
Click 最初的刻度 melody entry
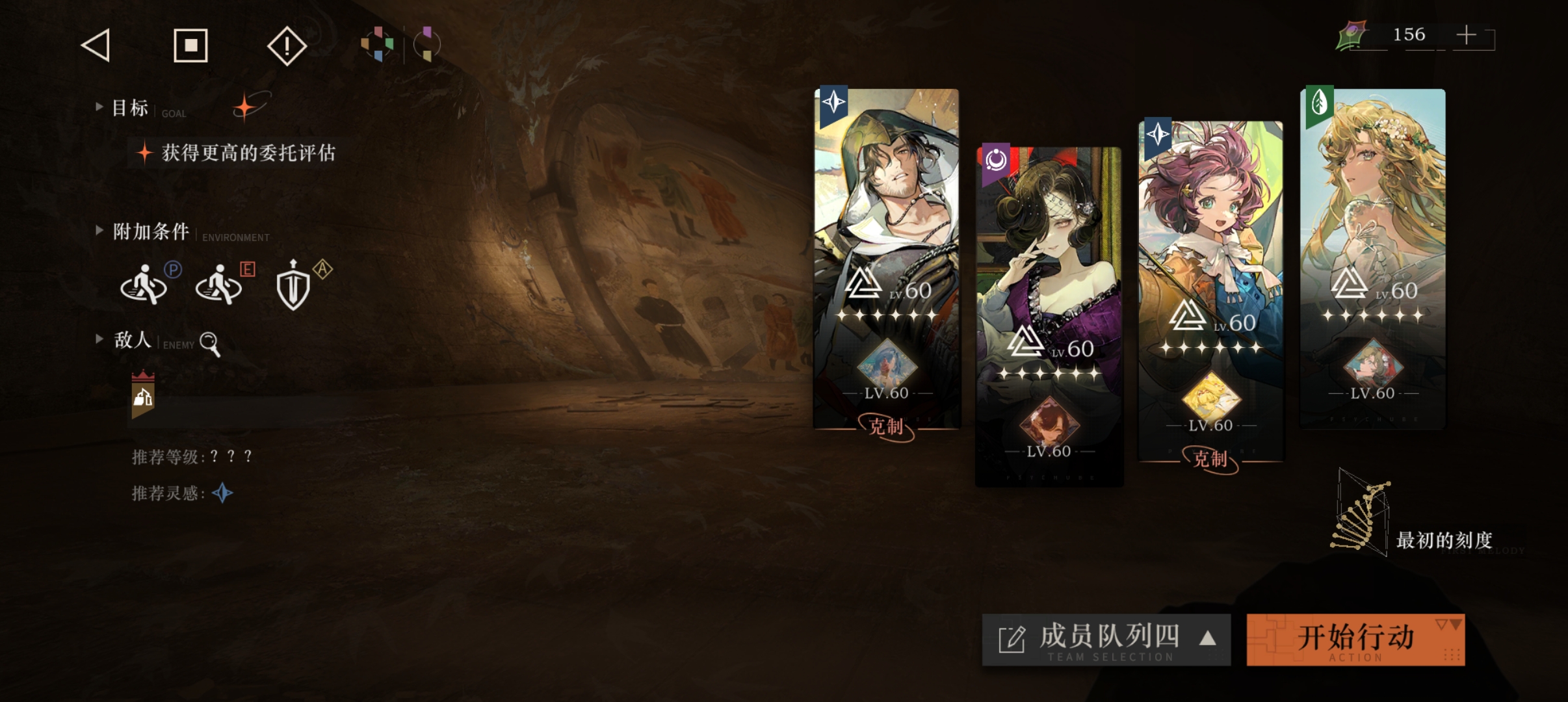[1444, 540]
